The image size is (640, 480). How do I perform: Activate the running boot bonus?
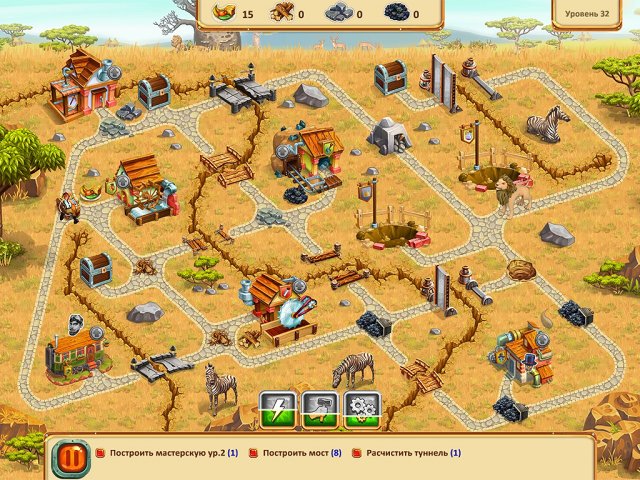coord(320,408)
